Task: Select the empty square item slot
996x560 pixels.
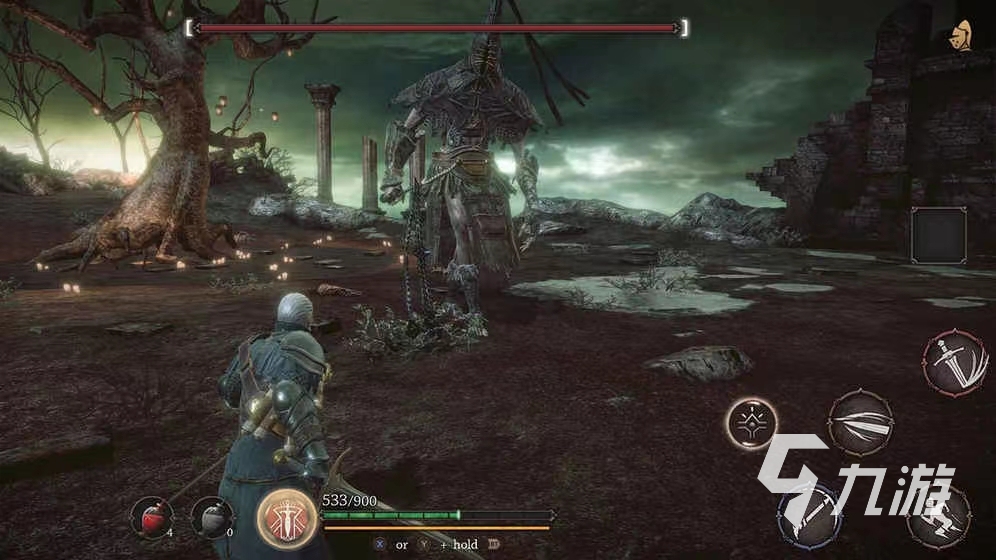Action: point(939,236)
